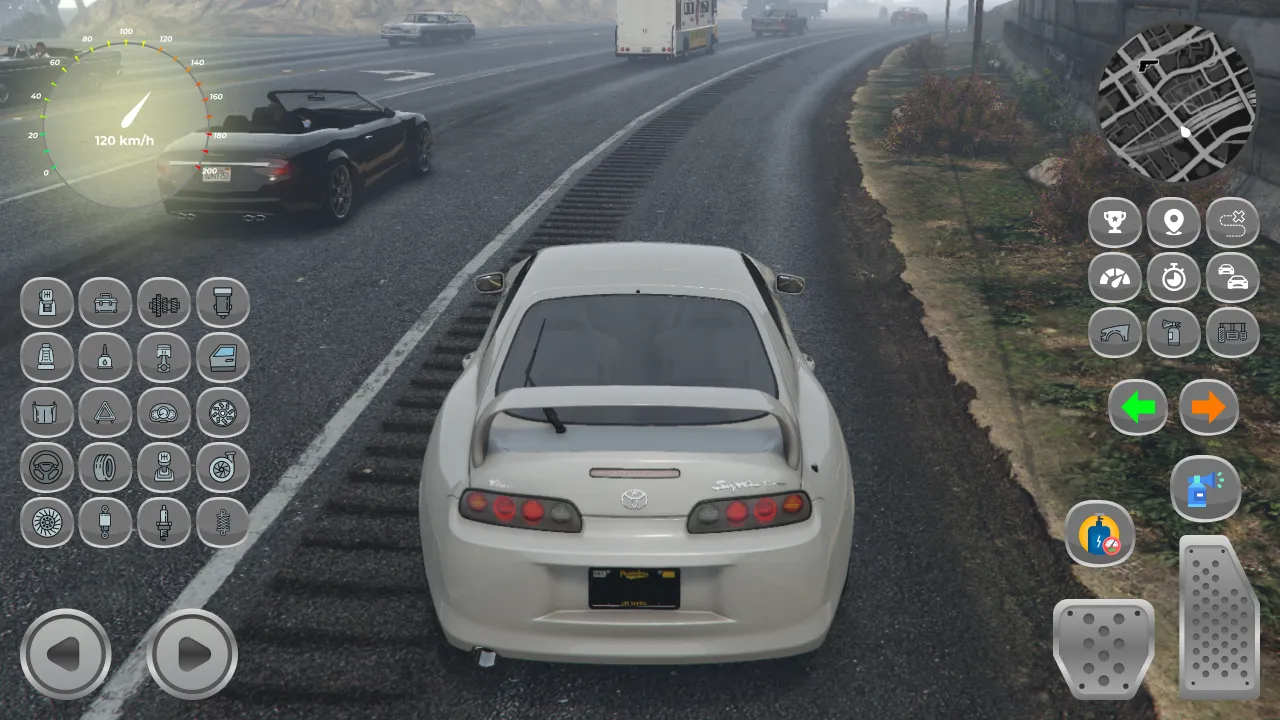Open the car door upgrade icon
Screen dimensions: 1280x720
tap(223, 358)
